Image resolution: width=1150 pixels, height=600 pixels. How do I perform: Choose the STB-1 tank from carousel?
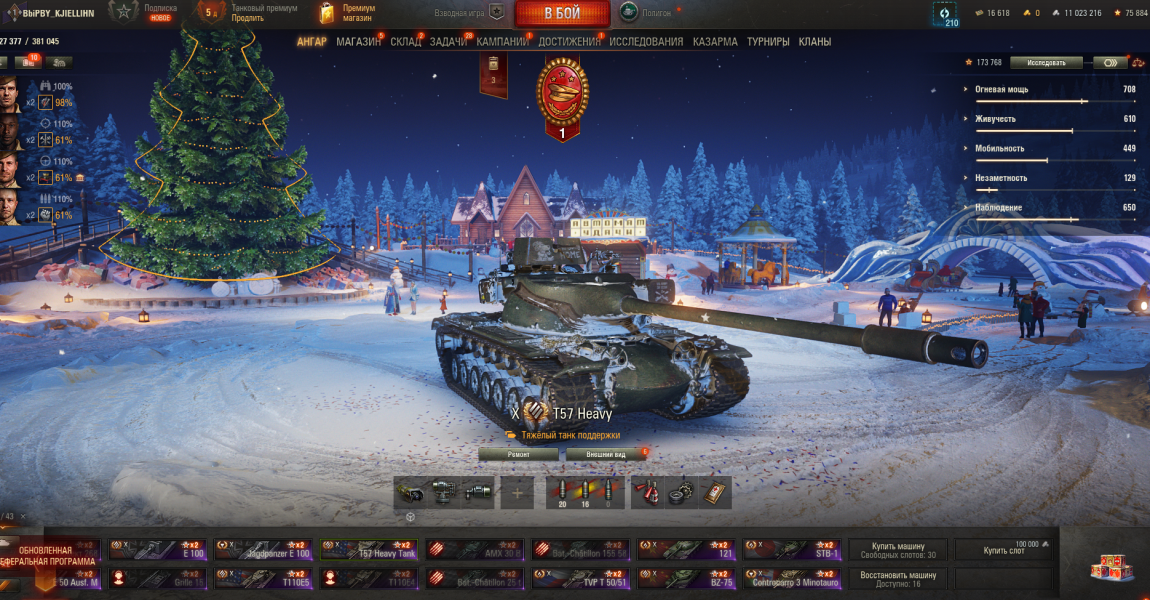click(792, 550)
